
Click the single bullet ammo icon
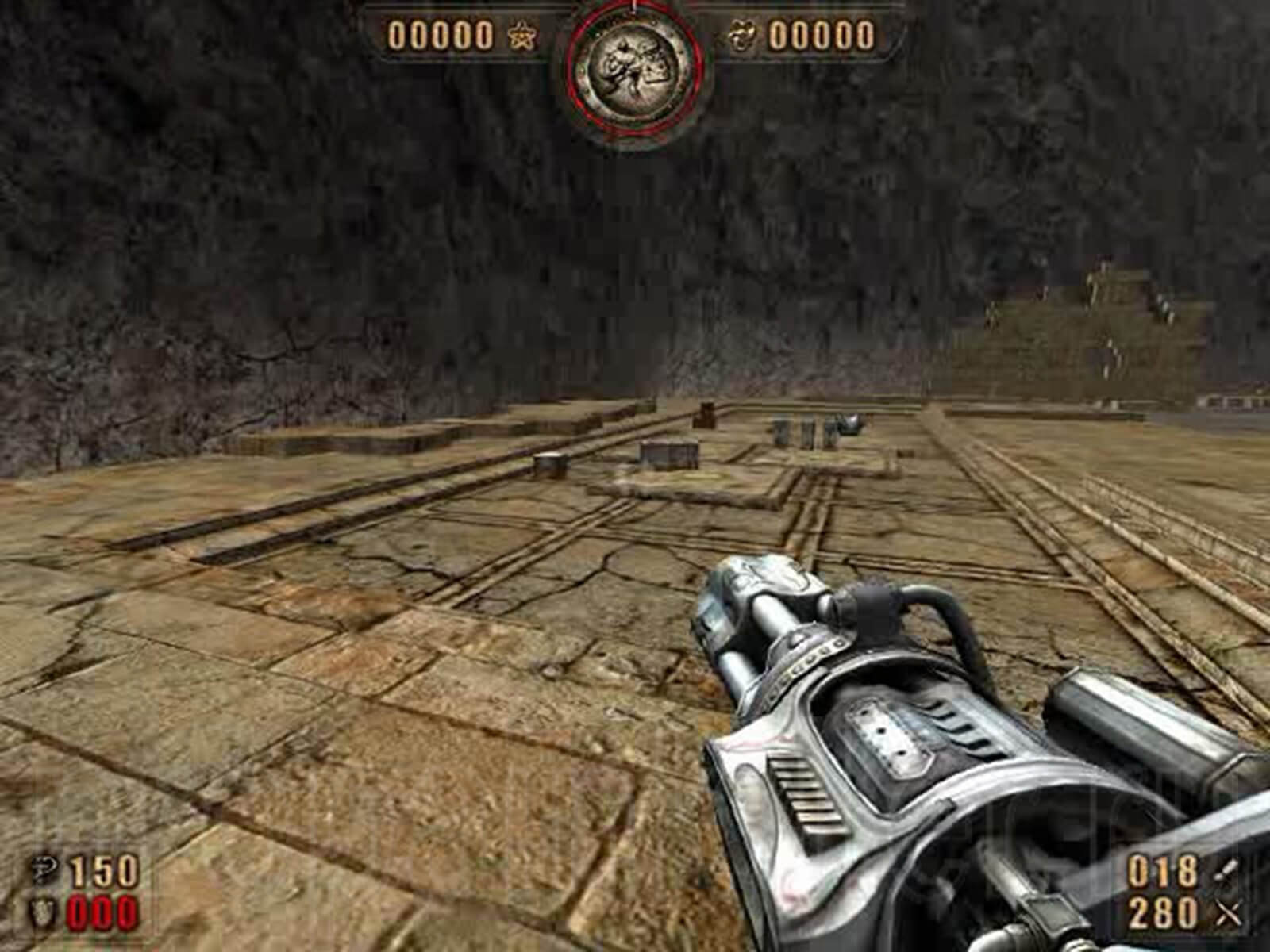(x=1224, y=869)
